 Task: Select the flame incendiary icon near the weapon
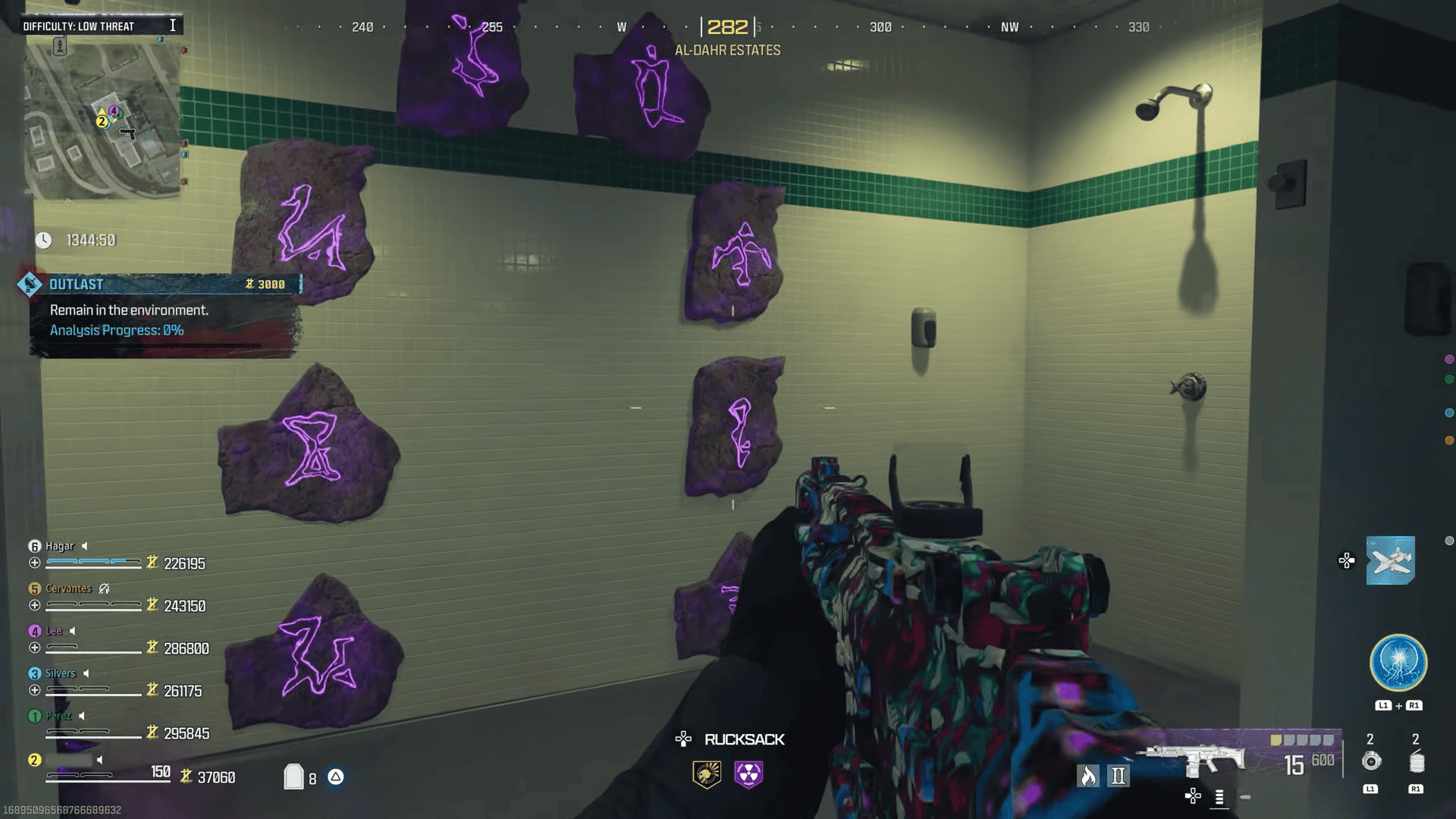1090,776
